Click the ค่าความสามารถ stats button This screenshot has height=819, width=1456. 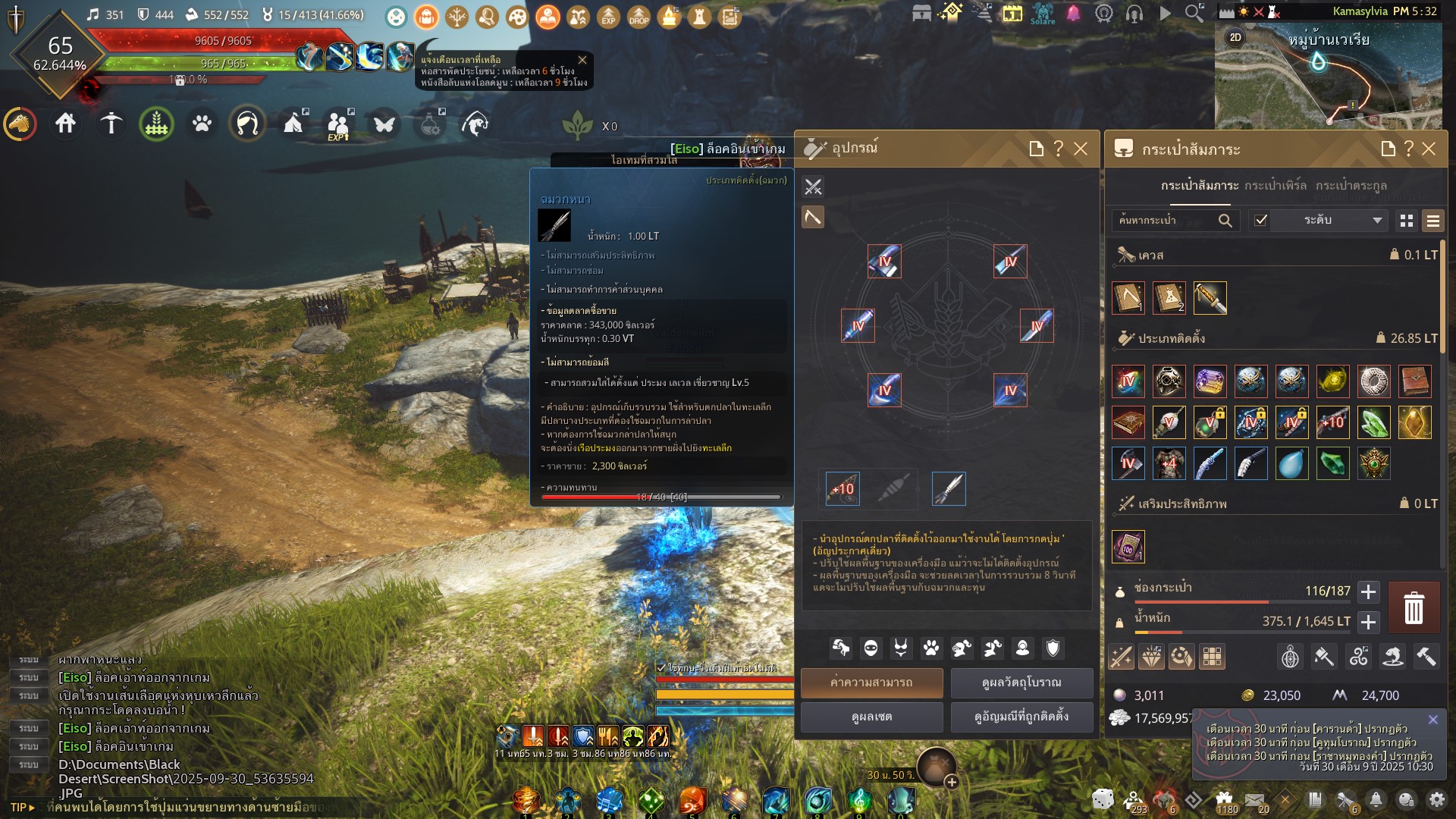tap(871, 682)
